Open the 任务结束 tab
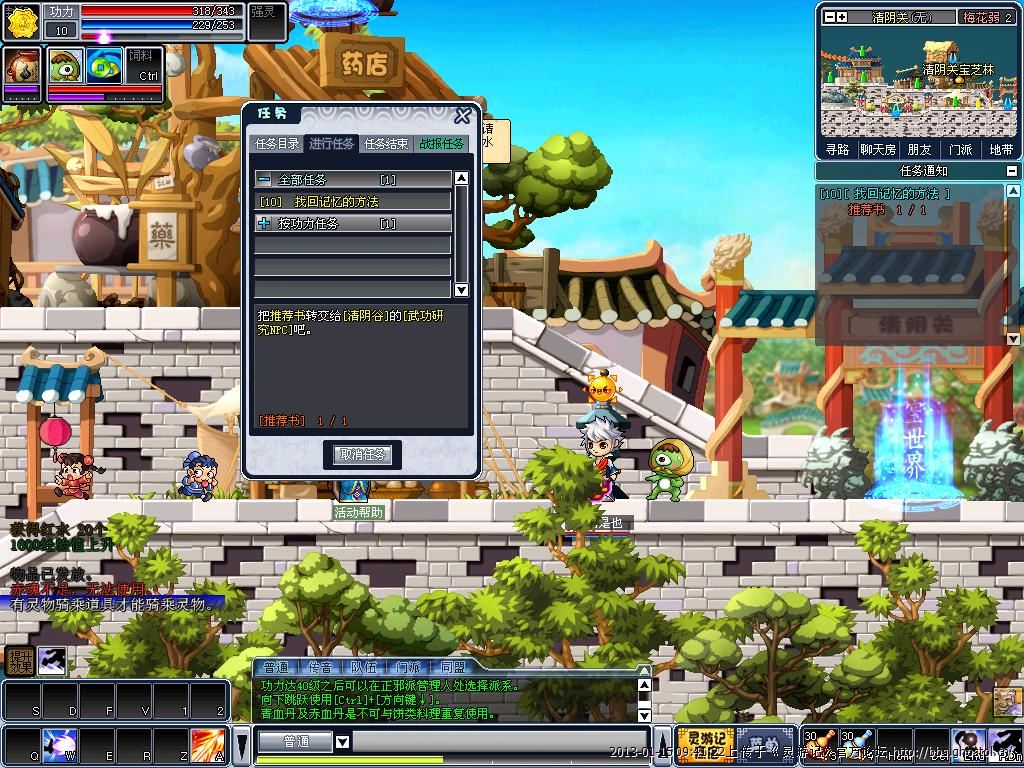Image resolution: width=1024 pixels, height=768 pixels. click(x=386, y=144)
